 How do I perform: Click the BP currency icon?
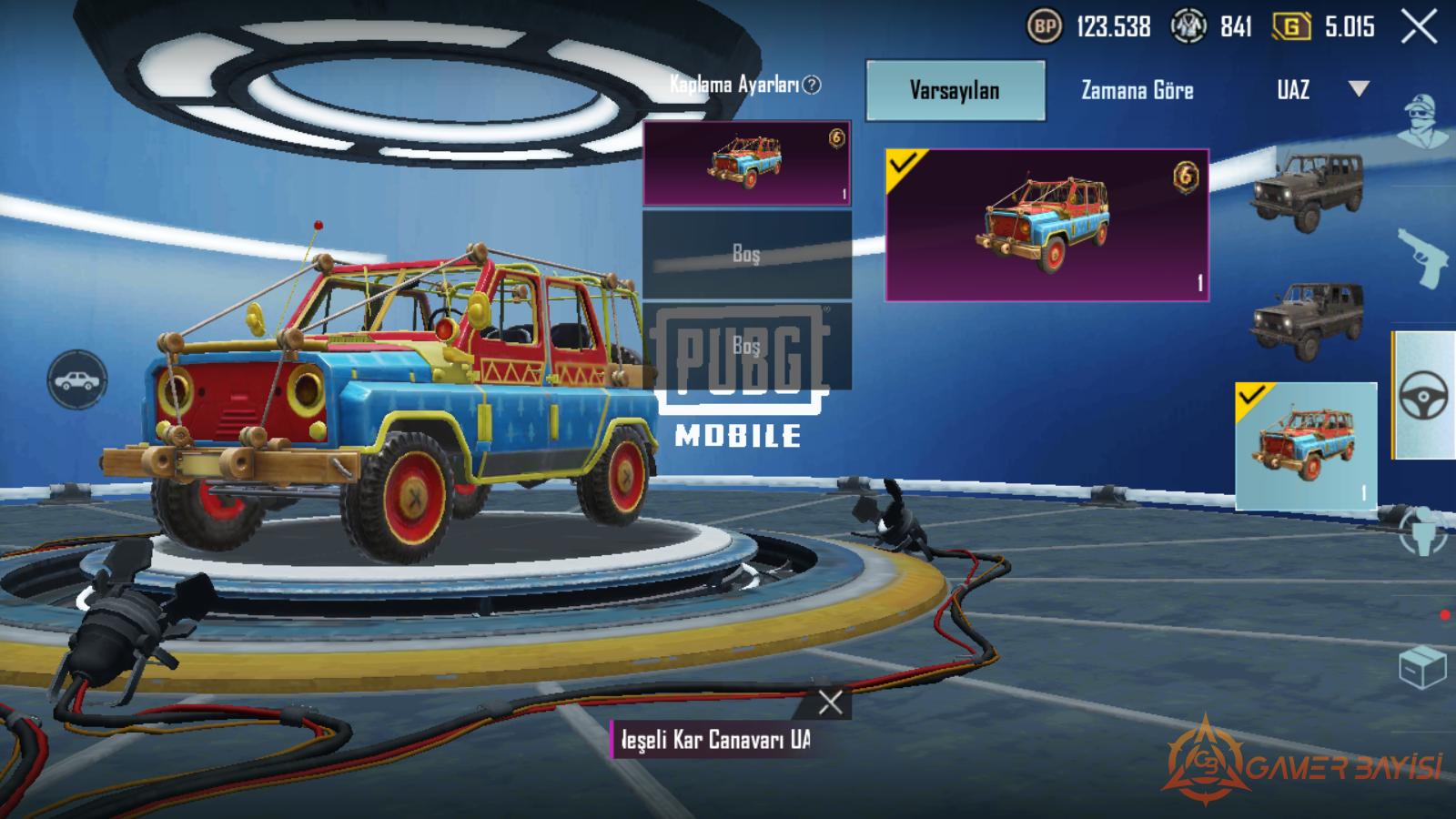pos(1045,27)
